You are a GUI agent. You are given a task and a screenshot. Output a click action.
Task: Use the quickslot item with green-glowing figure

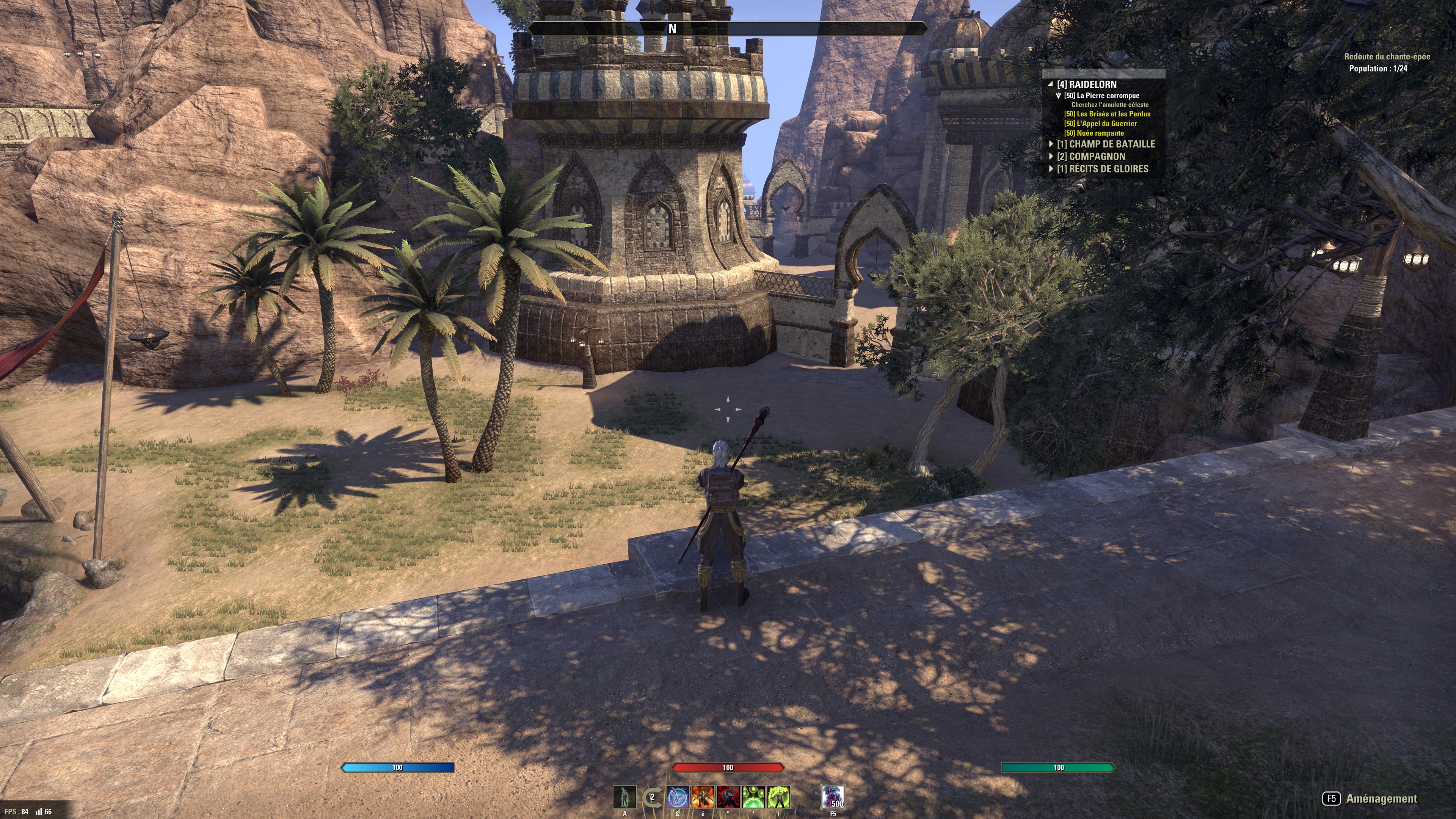click(x=624, y=797)
